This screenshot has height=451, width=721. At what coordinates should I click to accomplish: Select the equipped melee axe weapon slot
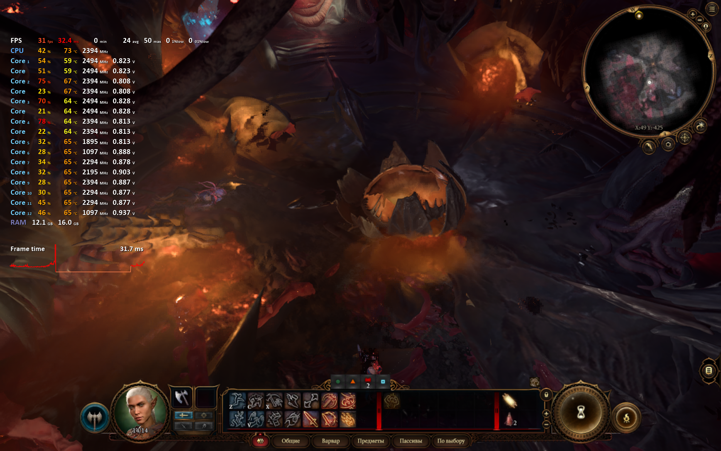pyautogui.click(x=181, y=398)
